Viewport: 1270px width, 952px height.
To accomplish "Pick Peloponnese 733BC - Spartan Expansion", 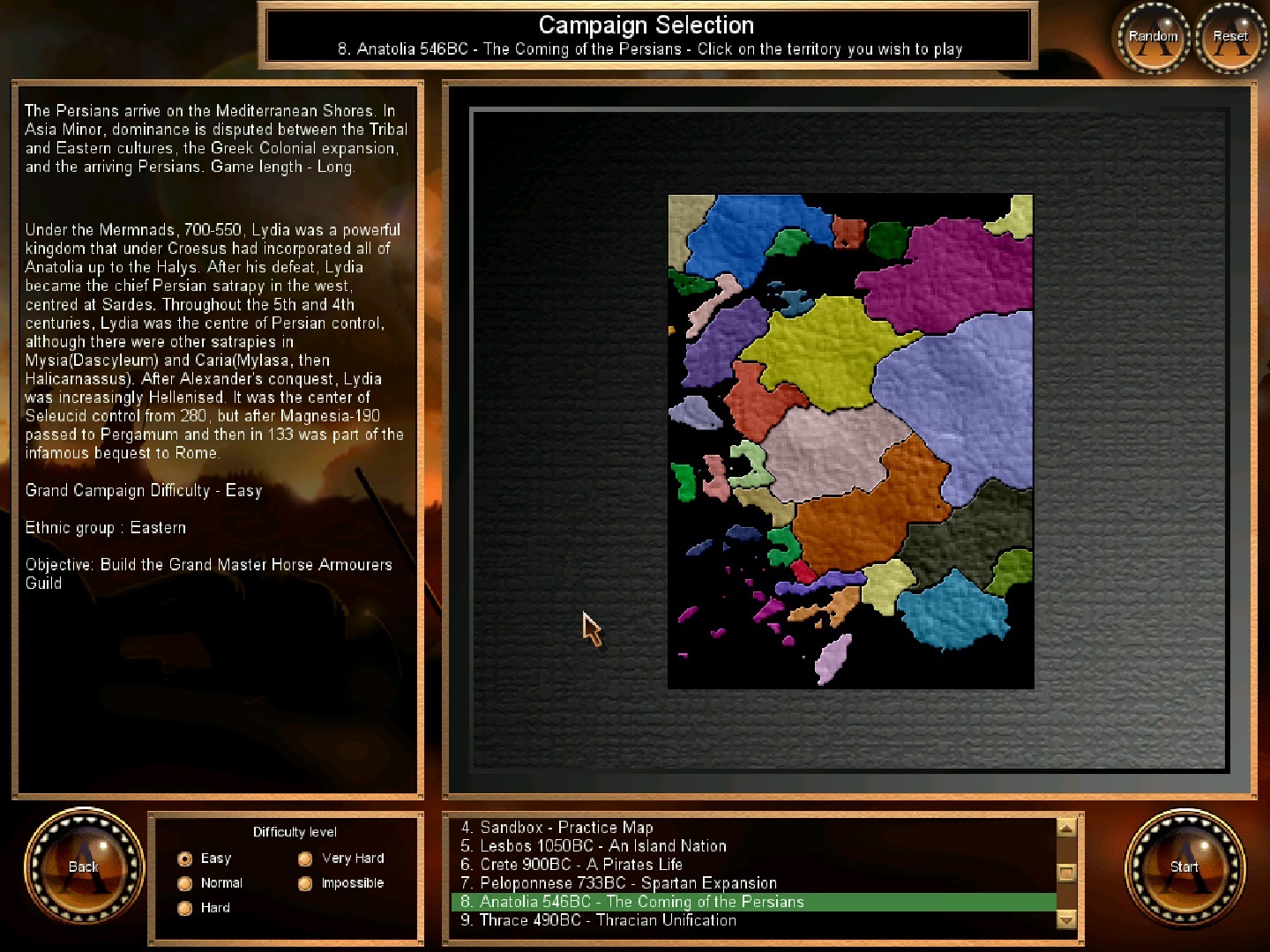I will 619,883.
